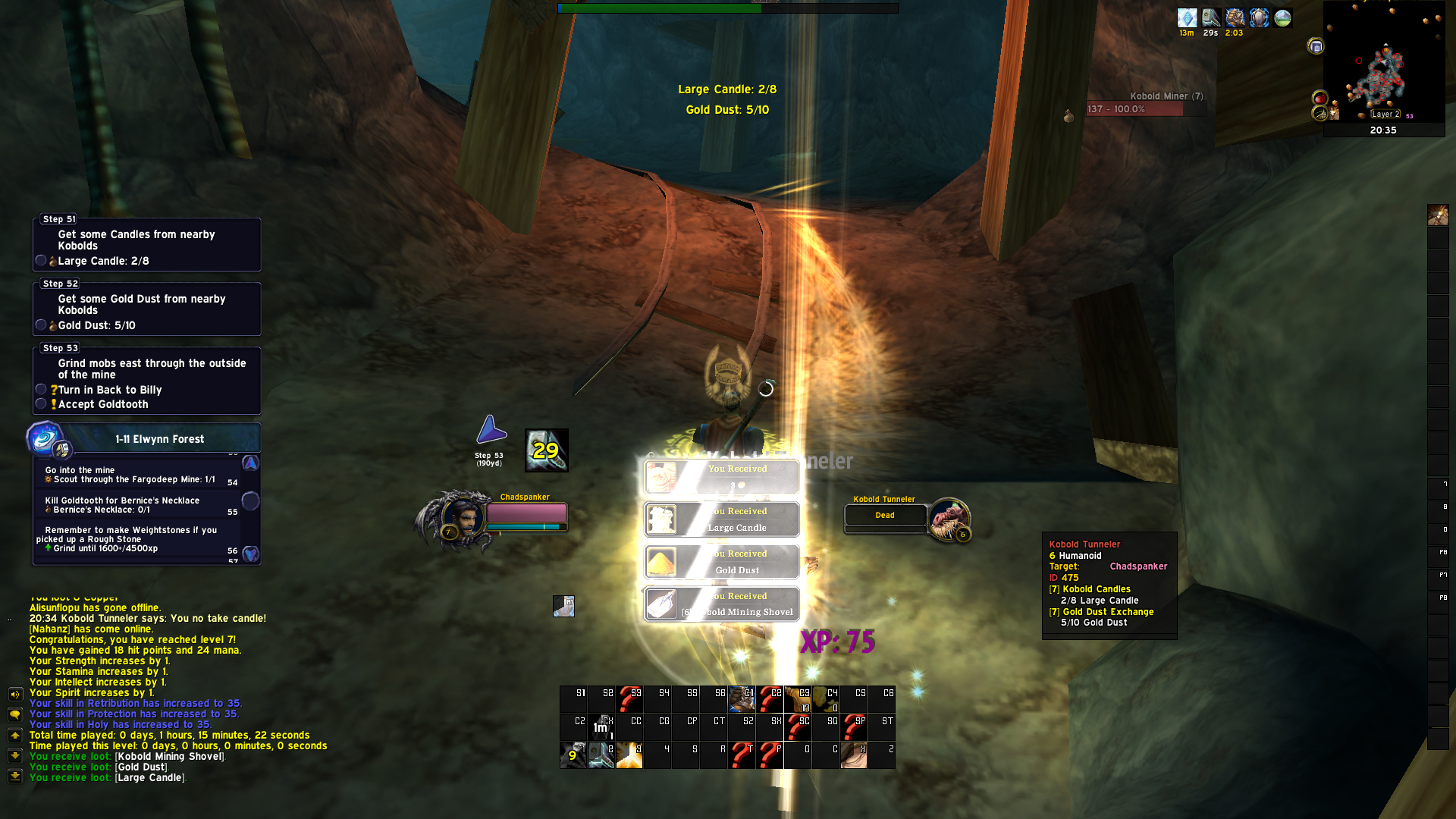Open the 1-11 Elwynn Forest guide header
Viewport: 1456px width, 819px height.
pyautogui.click(x=159, y=439)
